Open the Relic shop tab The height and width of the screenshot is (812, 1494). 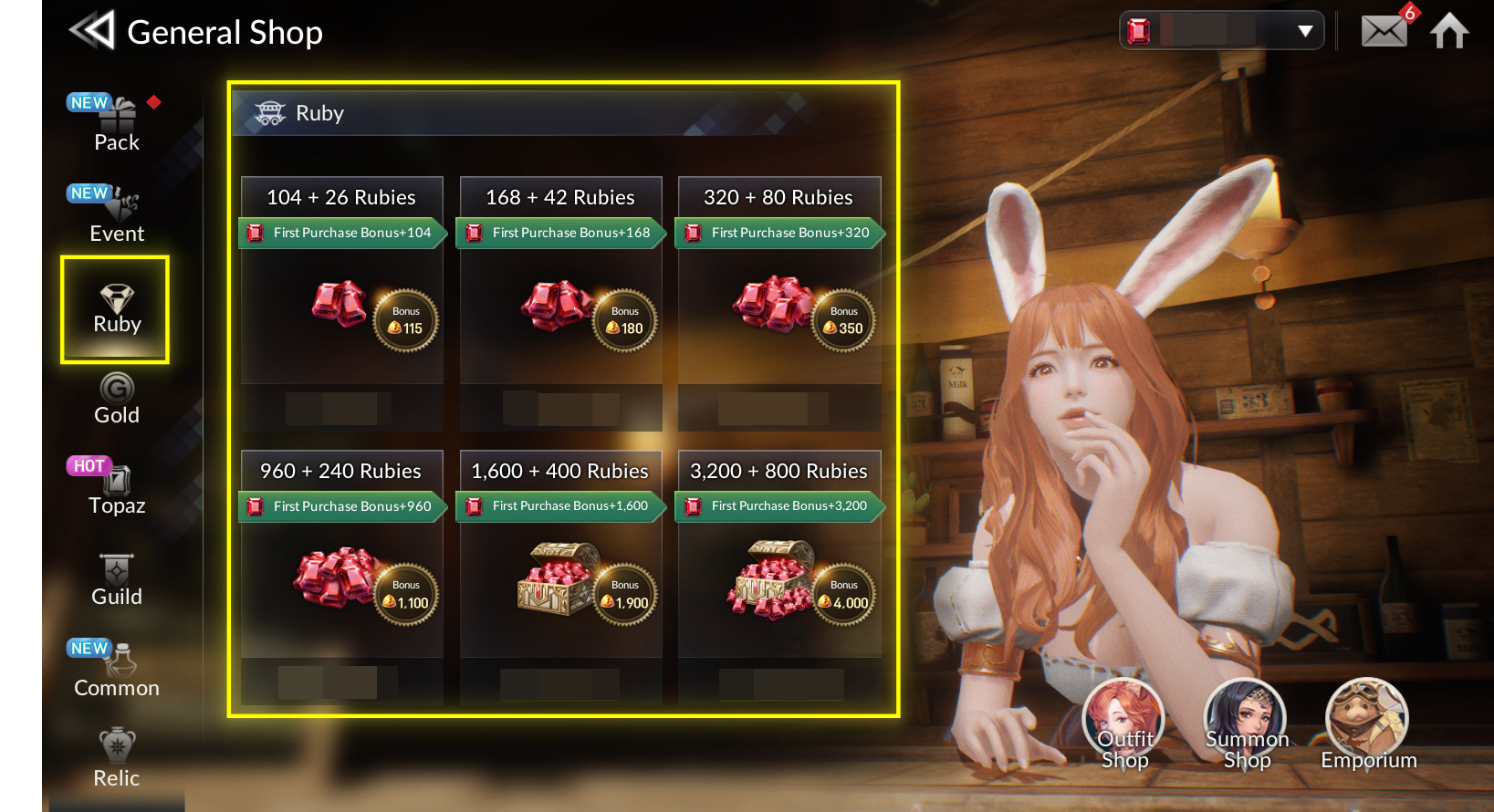tap(117, 760)
